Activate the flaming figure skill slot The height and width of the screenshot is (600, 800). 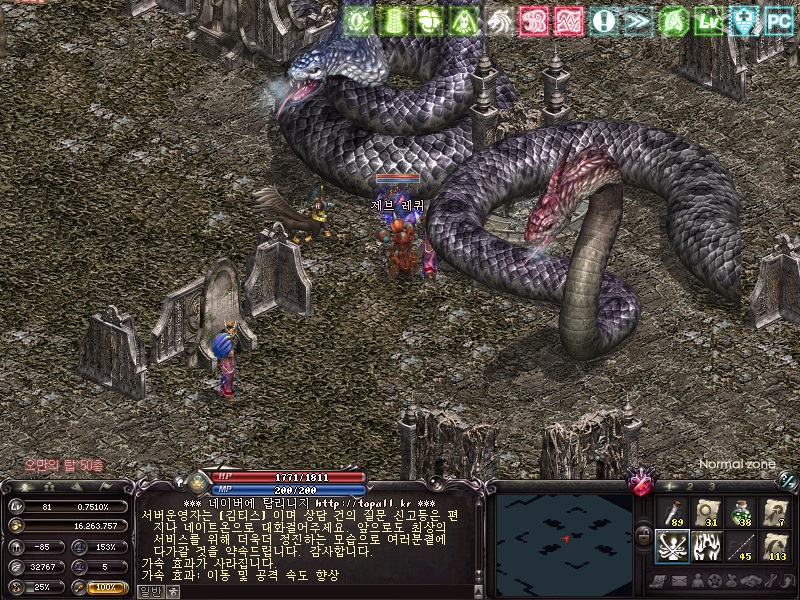pyautogui.click(x=707, y=547)
